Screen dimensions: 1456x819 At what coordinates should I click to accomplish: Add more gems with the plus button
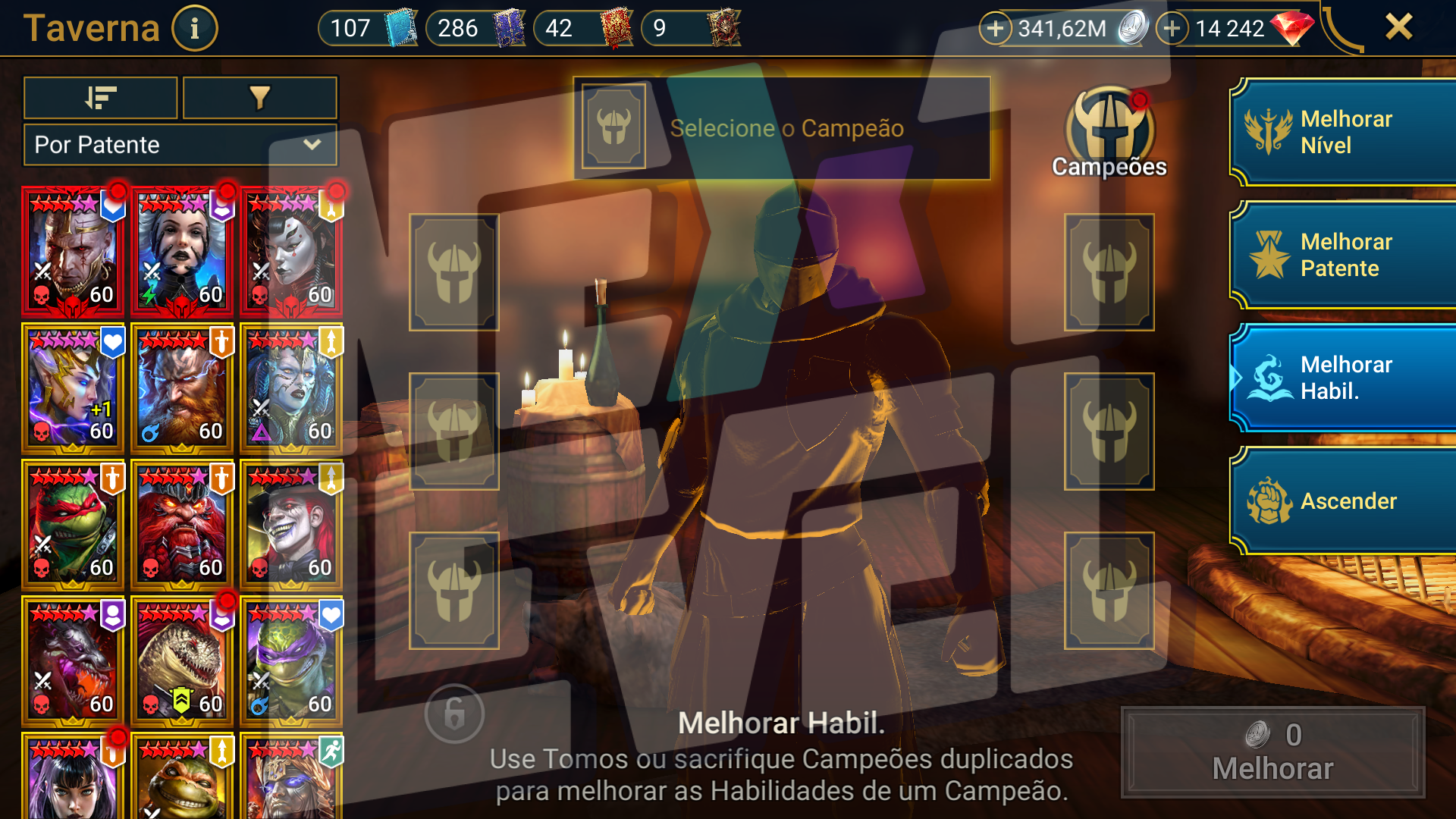1172,29
